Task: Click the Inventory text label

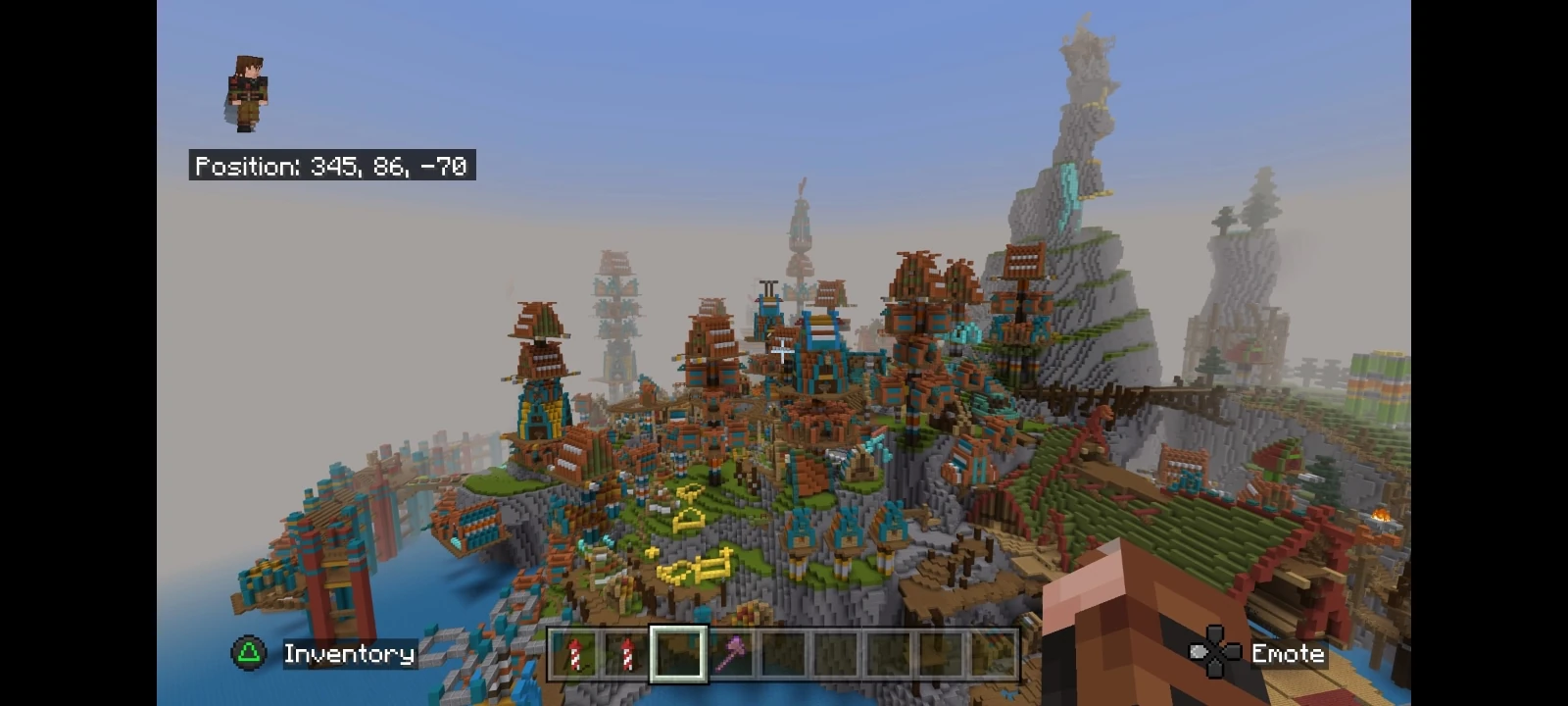Action: tap(348, 653)
